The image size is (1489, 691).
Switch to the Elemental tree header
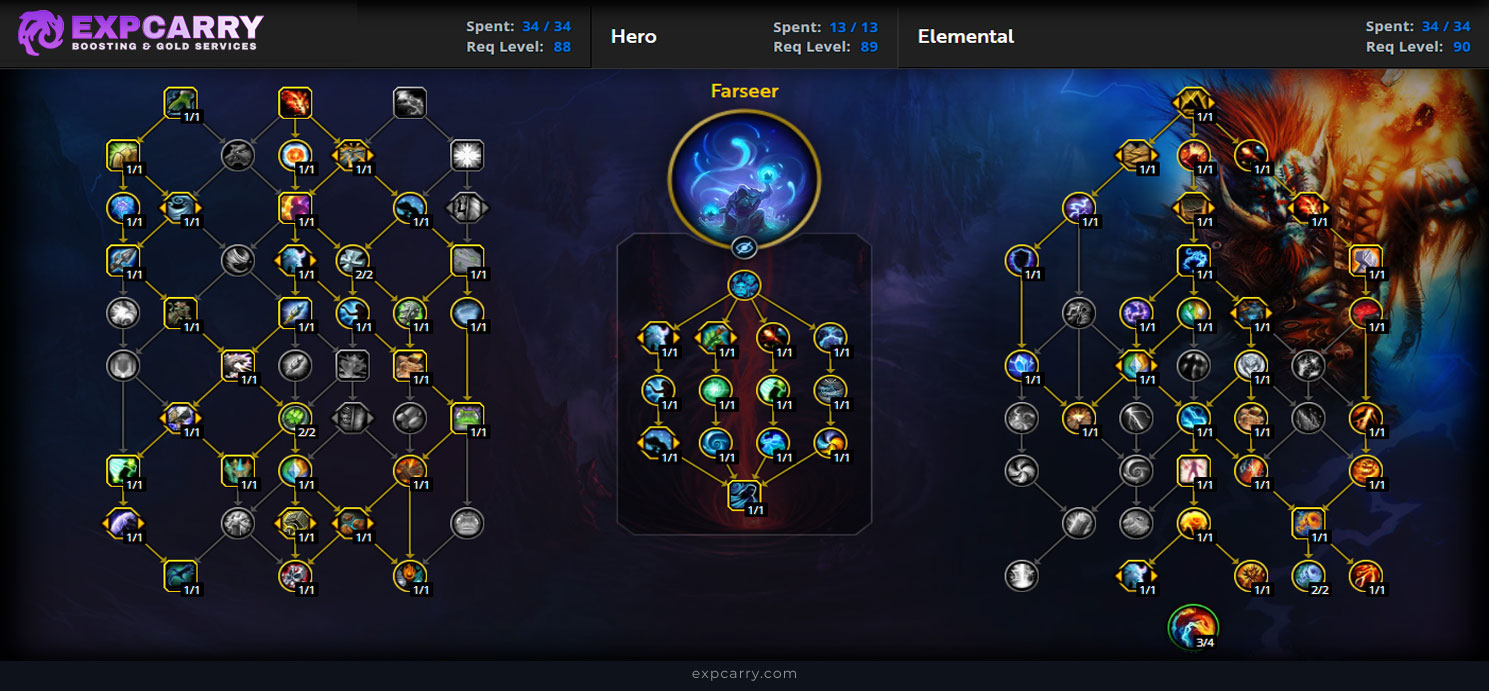(x=965, y=37)
